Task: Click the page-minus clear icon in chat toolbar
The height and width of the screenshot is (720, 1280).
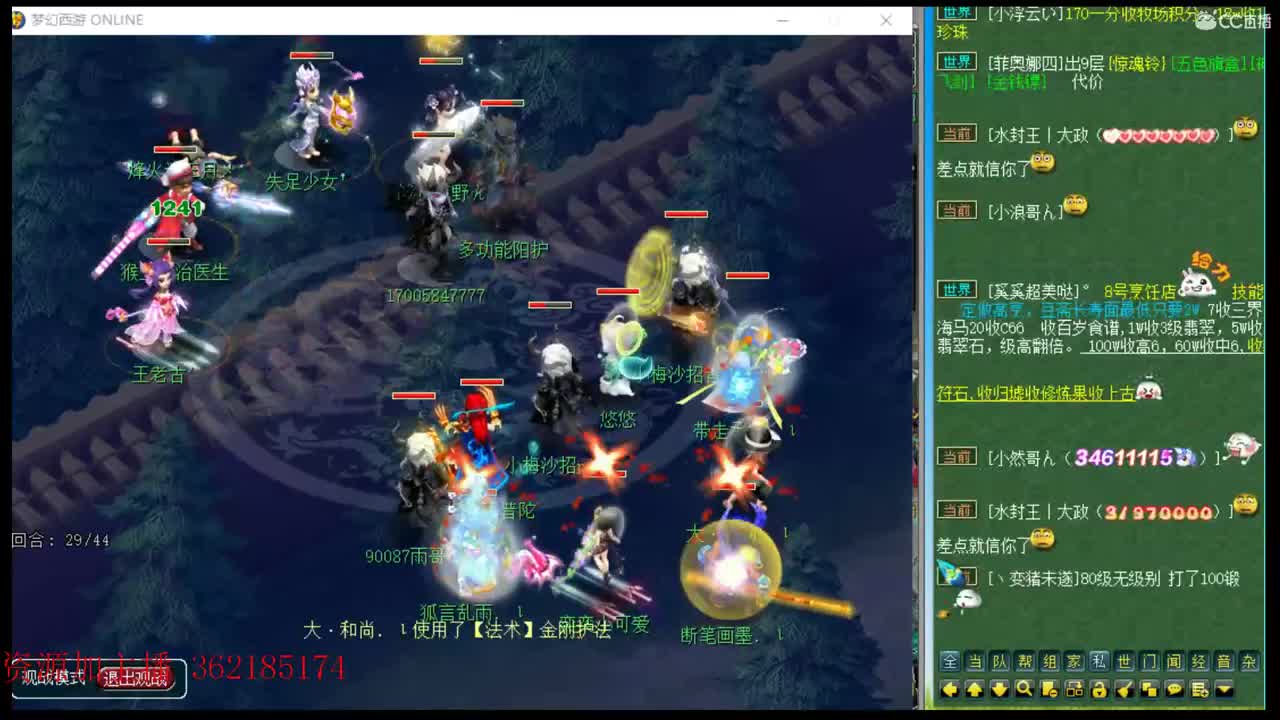Action: (1050, 687)
